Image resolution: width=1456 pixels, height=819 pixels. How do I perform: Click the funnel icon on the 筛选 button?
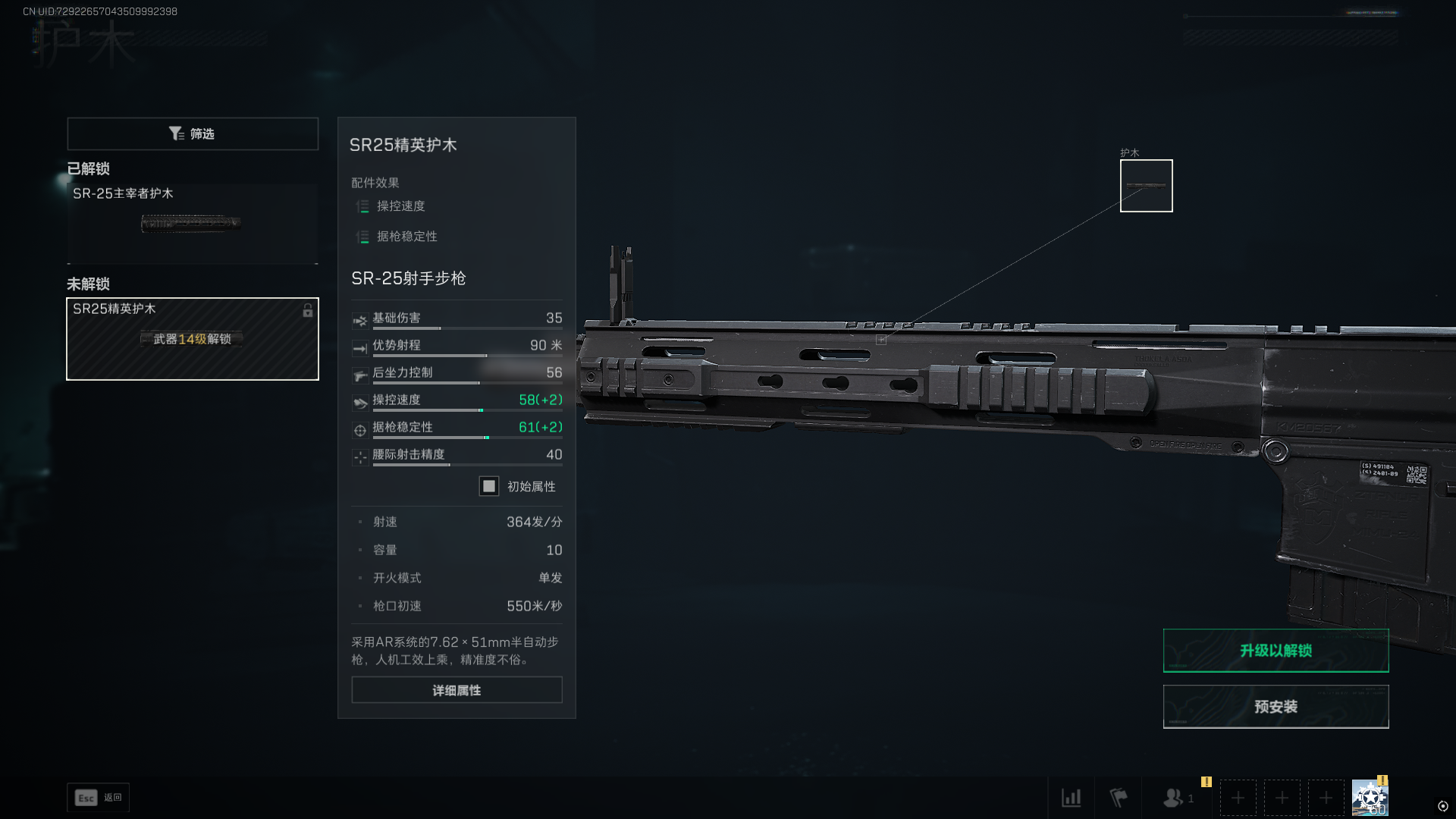click(176, 133)
